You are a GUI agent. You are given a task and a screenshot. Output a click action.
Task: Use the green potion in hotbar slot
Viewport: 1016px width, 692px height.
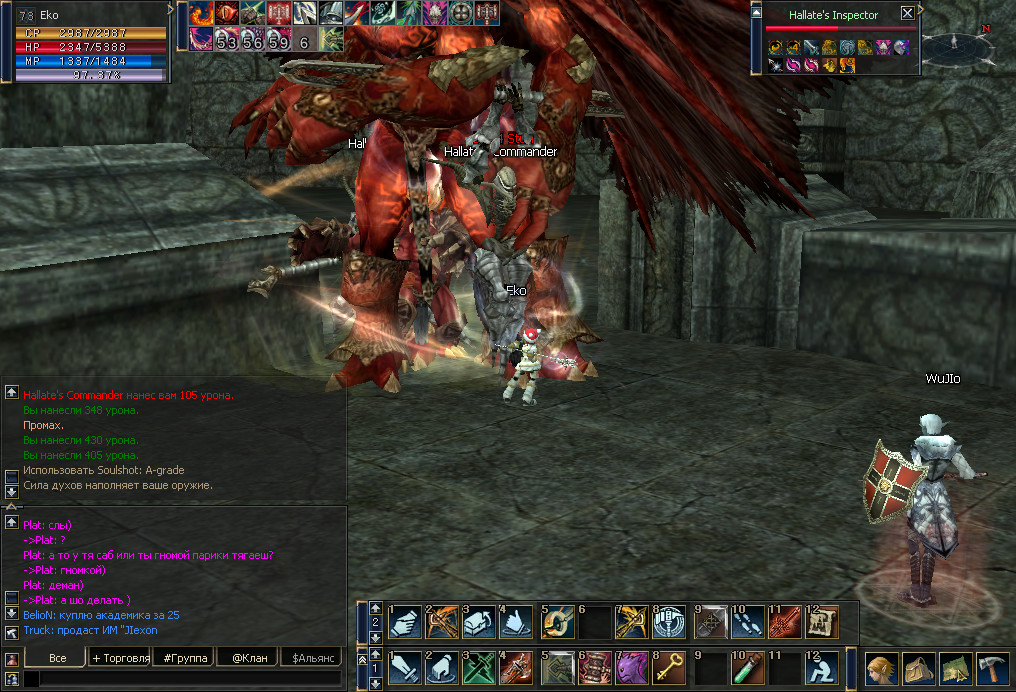click(x=746, y=667)
